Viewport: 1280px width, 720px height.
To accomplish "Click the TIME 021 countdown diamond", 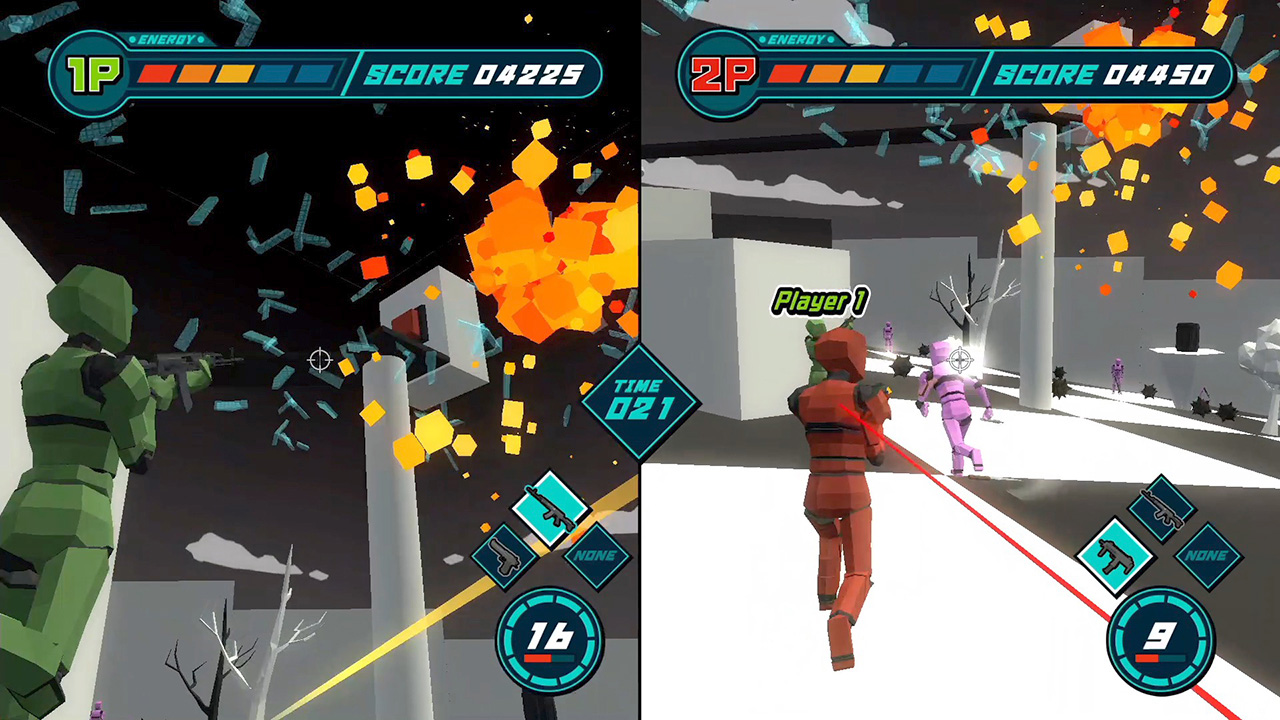I will (641, 397).
